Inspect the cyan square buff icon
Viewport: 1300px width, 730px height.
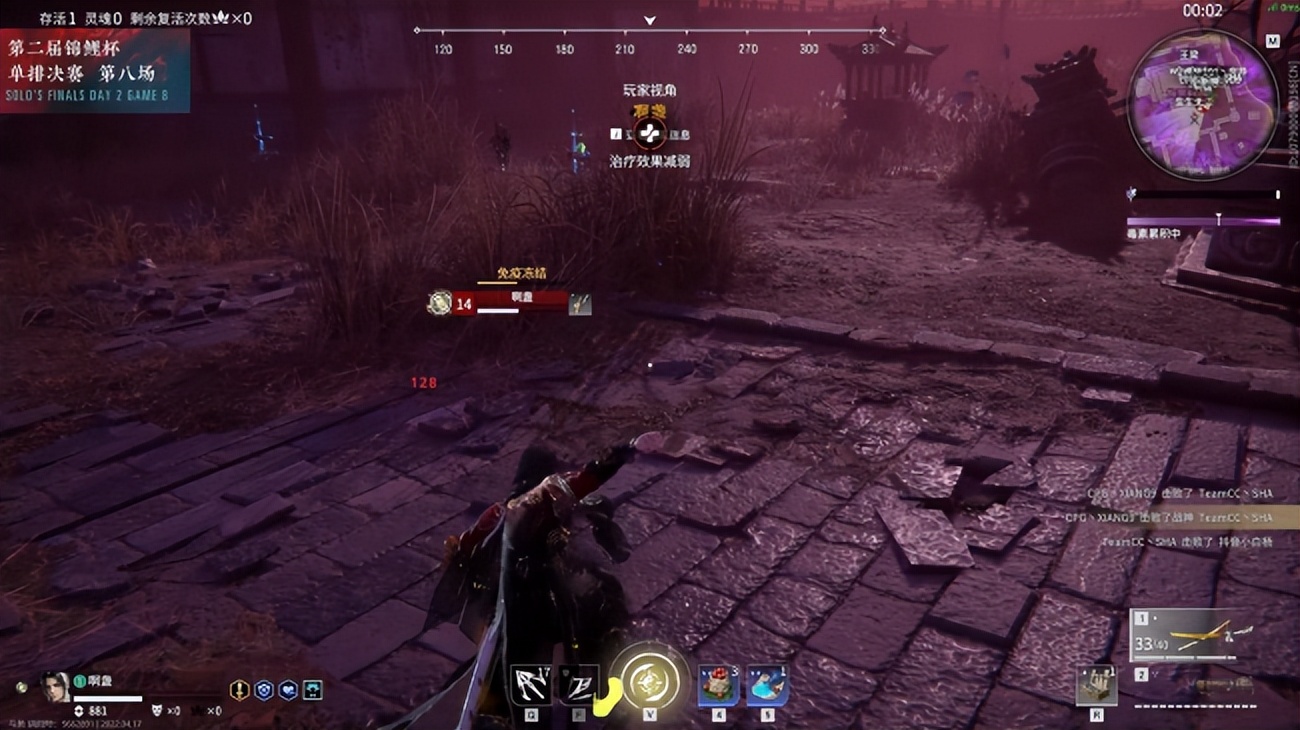click(x=313, y=689)
